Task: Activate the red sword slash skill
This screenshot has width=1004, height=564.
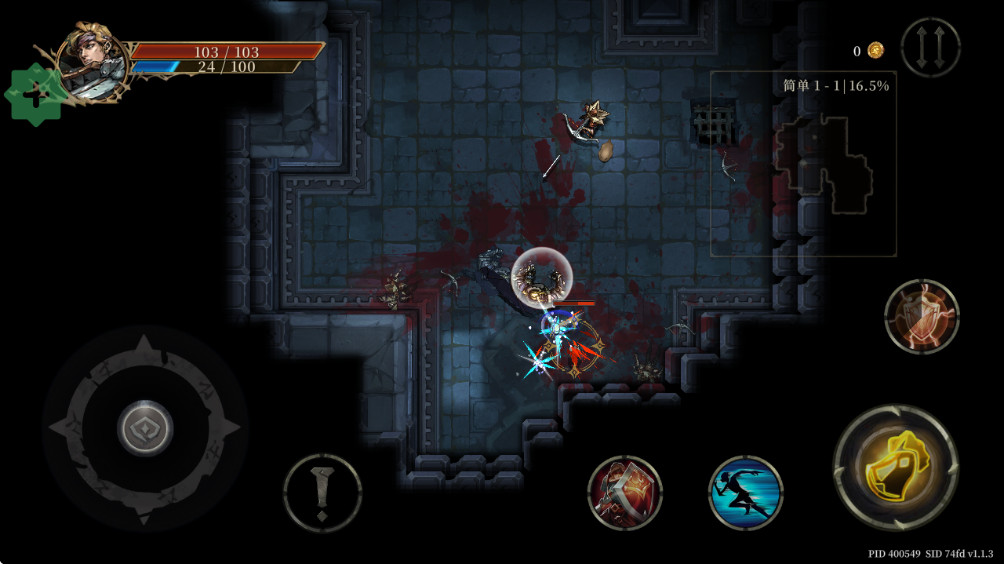Action: pyautogui.click(x=625, y=492)
